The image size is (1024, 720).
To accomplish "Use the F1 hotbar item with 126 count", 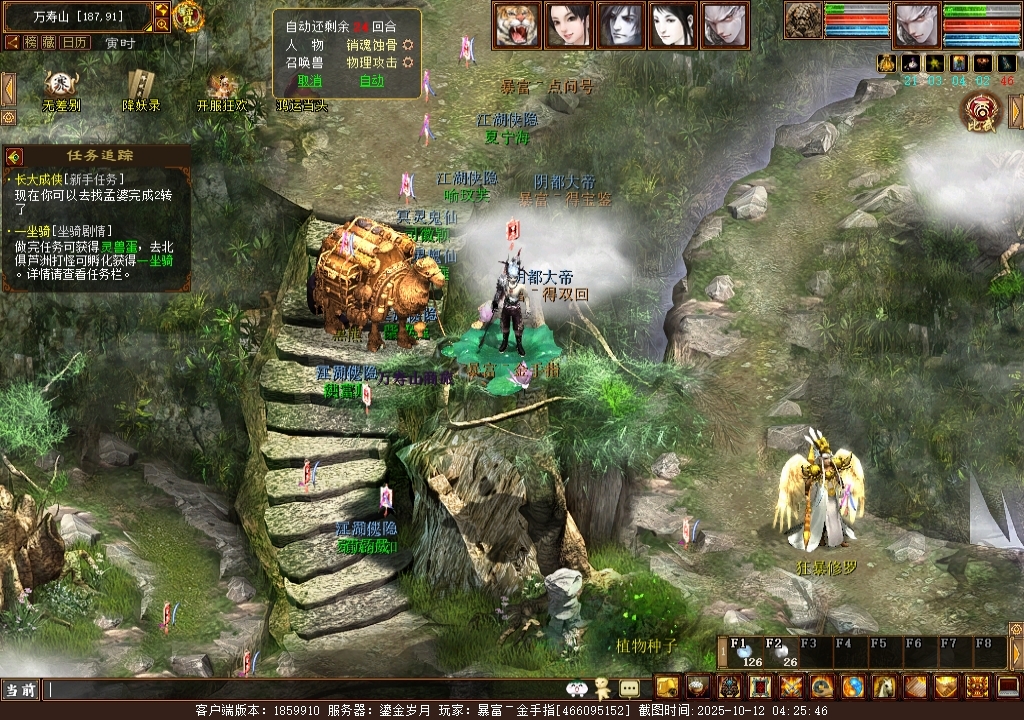I will coord(744,652).
